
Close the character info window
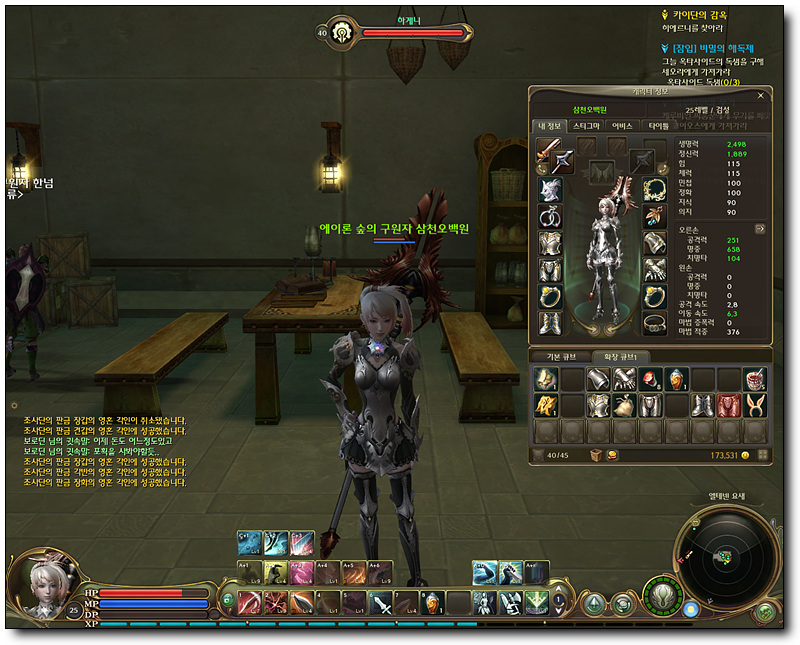[761, 96]
